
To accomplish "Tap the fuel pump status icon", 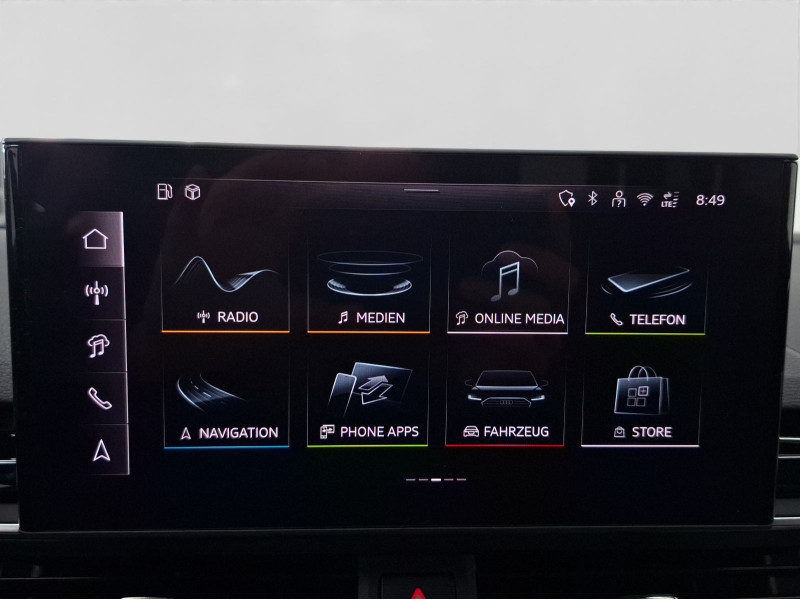I will [x=165, y=192].
